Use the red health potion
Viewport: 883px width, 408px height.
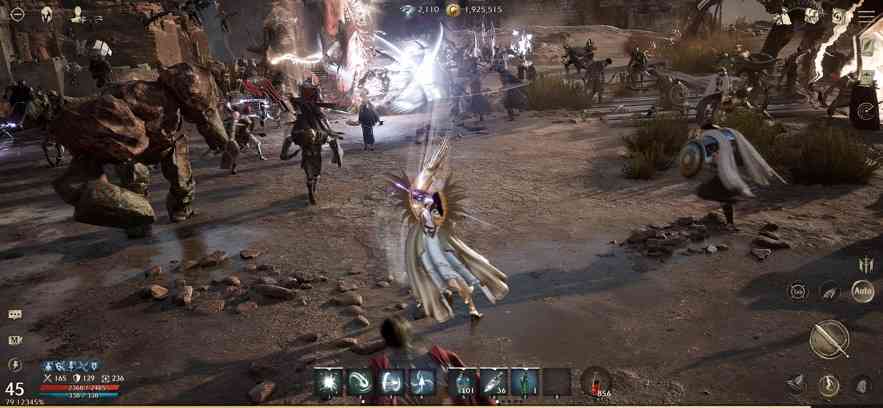pos(596,382)
